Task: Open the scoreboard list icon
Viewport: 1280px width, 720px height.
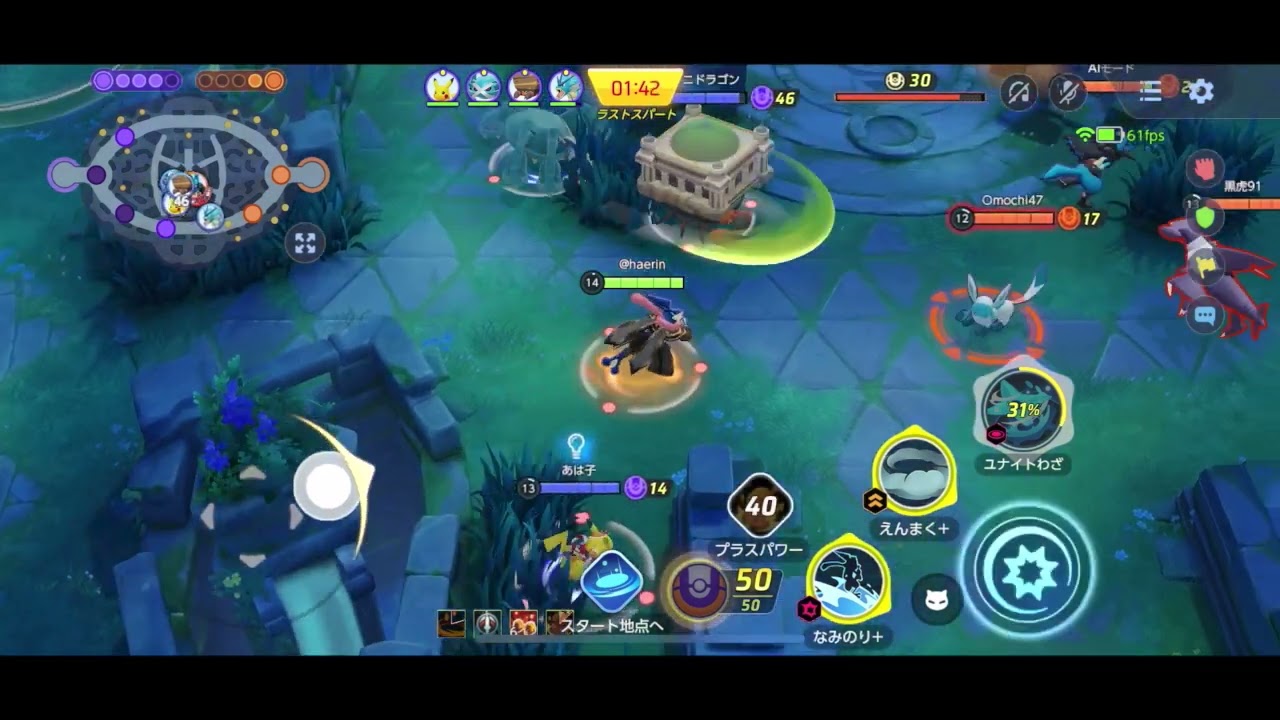Action: [x=1151, y=91]
